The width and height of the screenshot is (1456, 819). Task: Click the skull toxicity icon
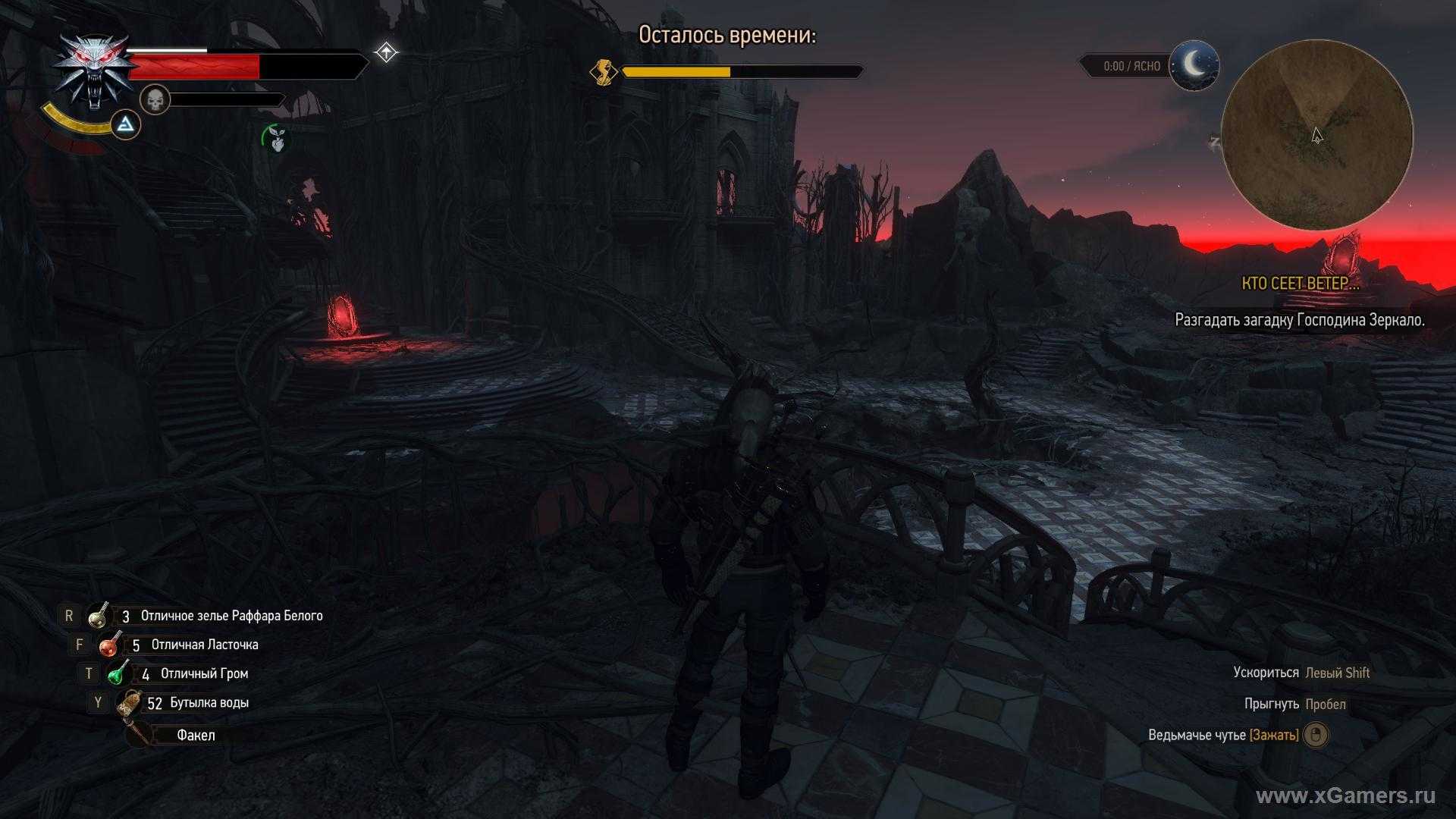(155, 99)
